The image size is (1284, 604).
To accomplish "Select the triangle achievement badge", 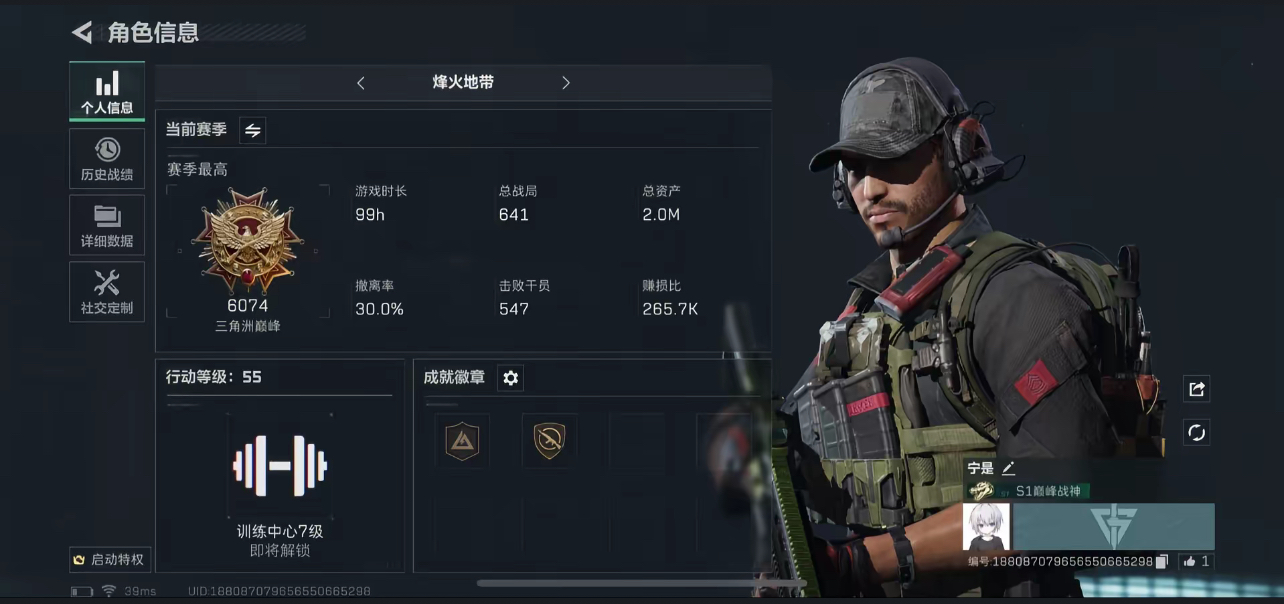I will 462,440.
